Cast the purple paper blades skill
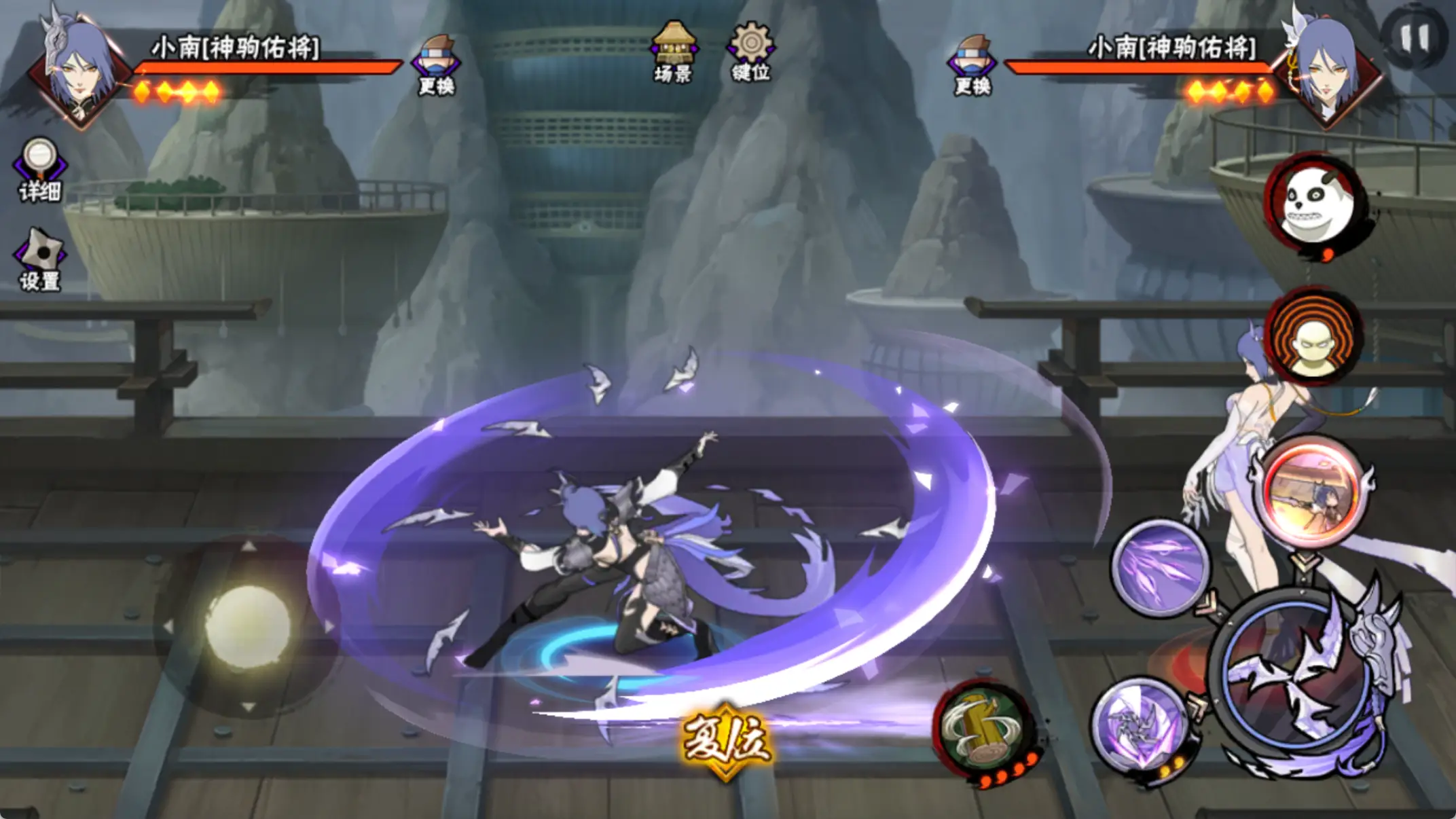Viewport: 1456px width, 819px height. pyautogui.click(x=1160, y=567)
